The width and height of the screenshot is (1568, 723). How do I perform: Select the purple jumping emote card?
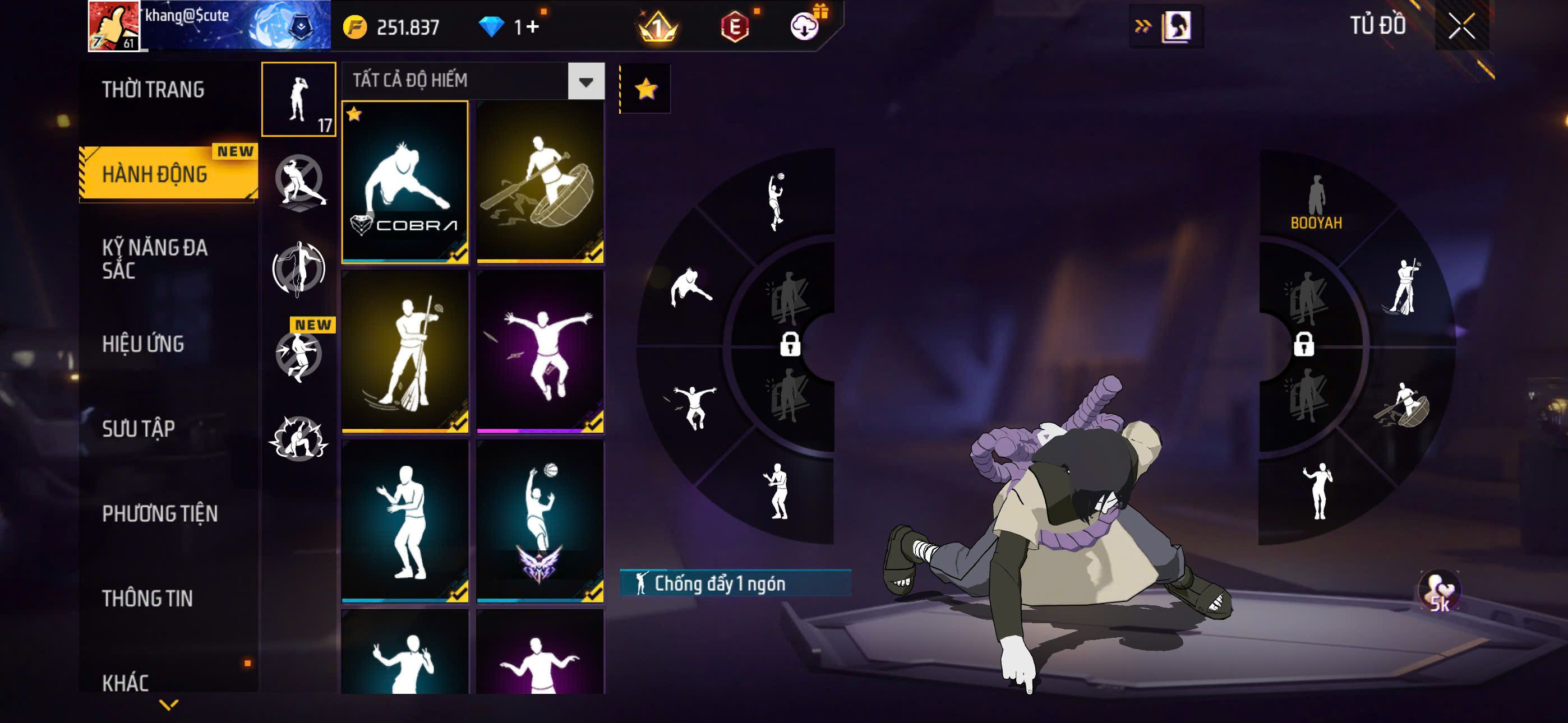click(x=540, y=352)
